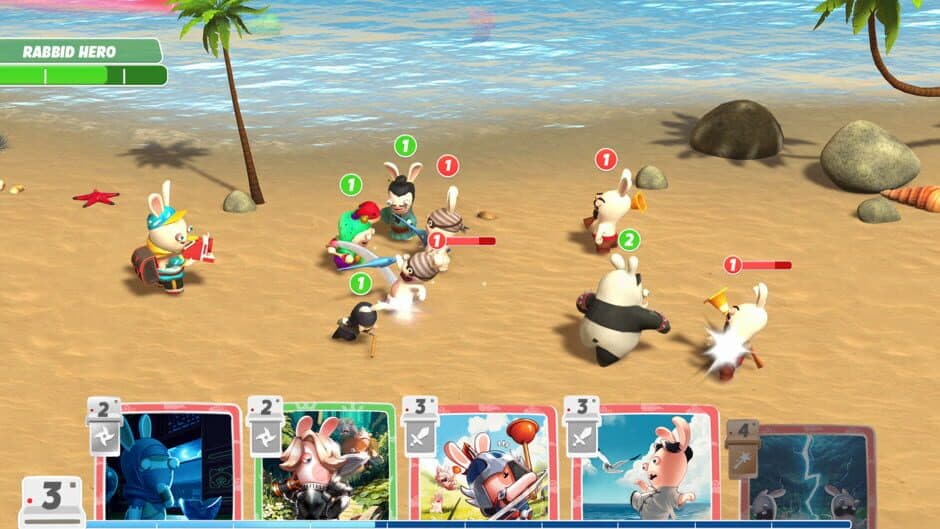This screenshot has width=940, height=529.
Task: Select the blue ninja rabbid card
Action: (x=168, y=464)
